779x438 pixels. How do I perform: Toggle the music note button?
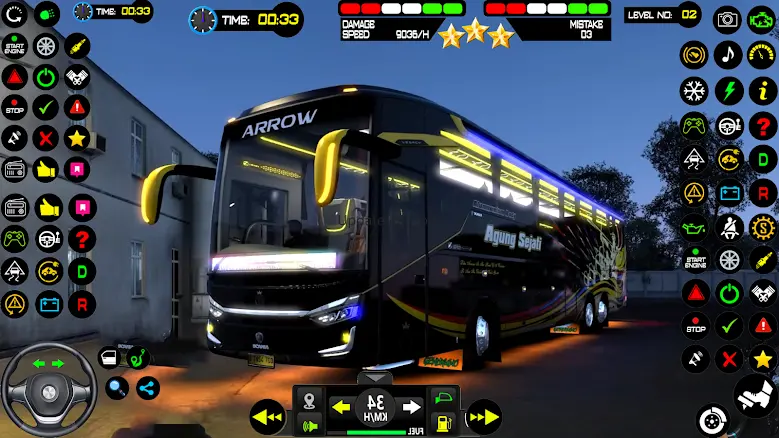tap(728, 54)
